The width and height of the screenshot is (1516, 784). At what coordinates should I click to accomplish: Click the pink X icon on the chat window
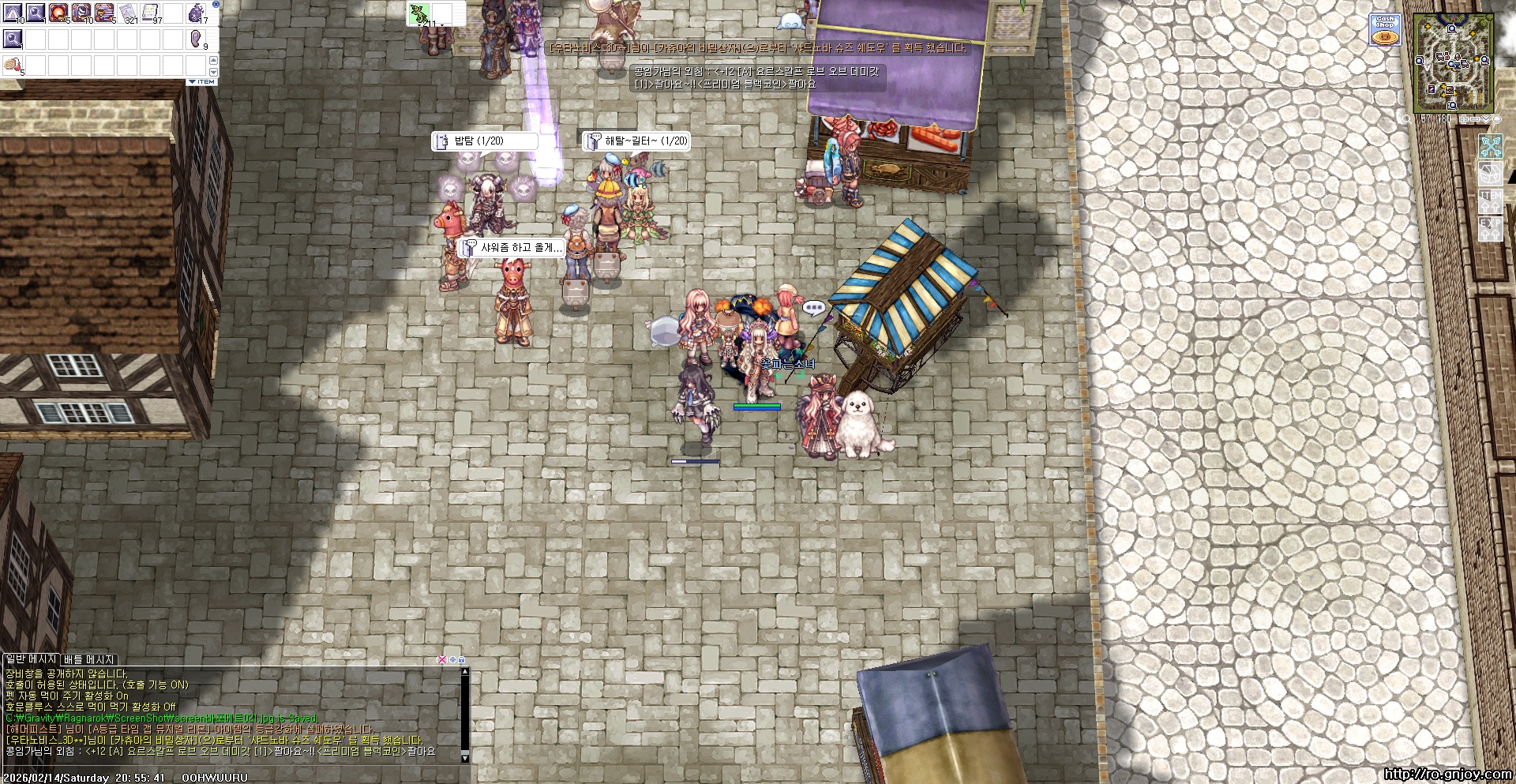point(442,659)
